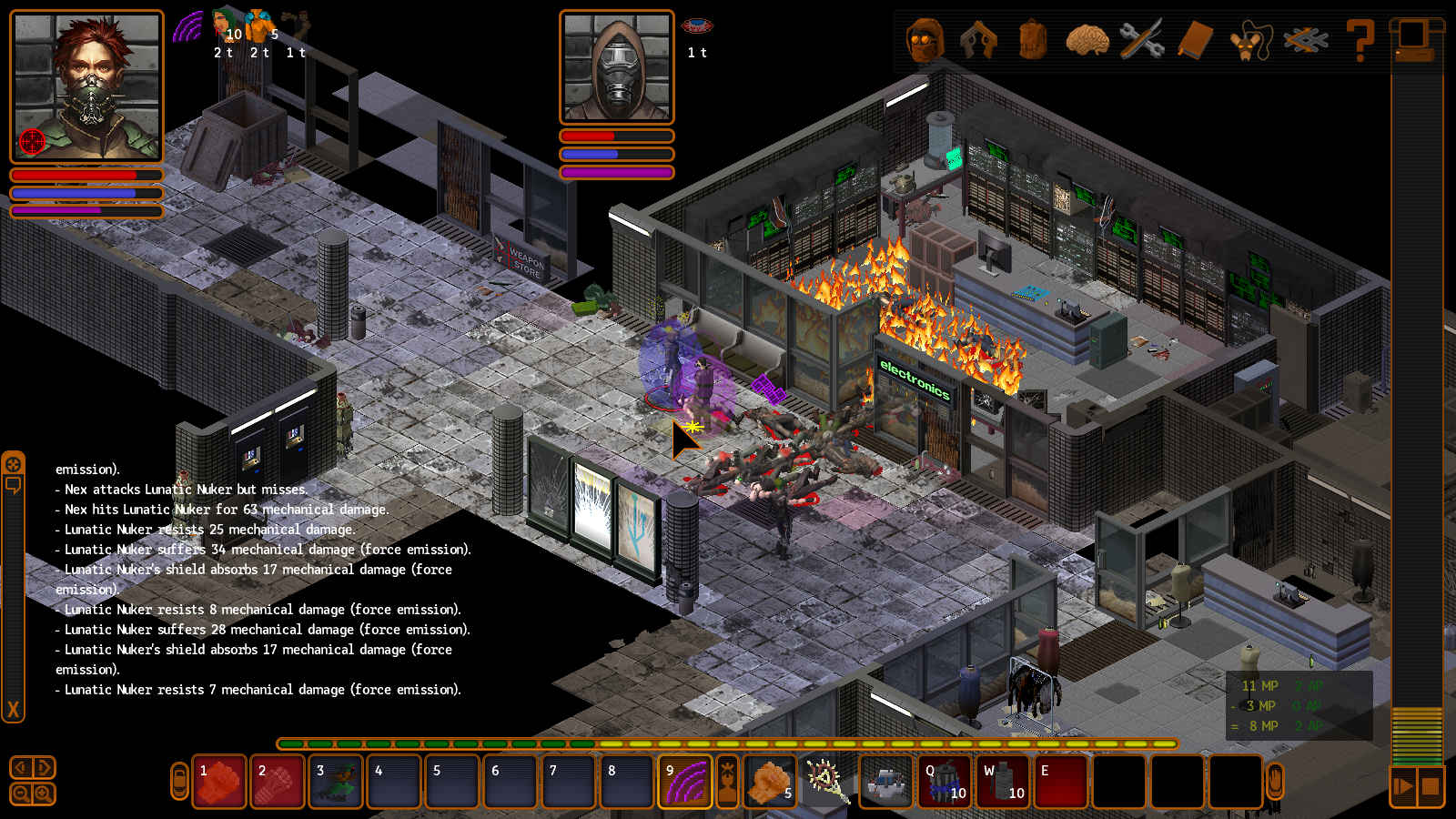Close the combat log with the X
This screenshot has width=1456, height=819.
pyautogui.click(x=13, y=710)
